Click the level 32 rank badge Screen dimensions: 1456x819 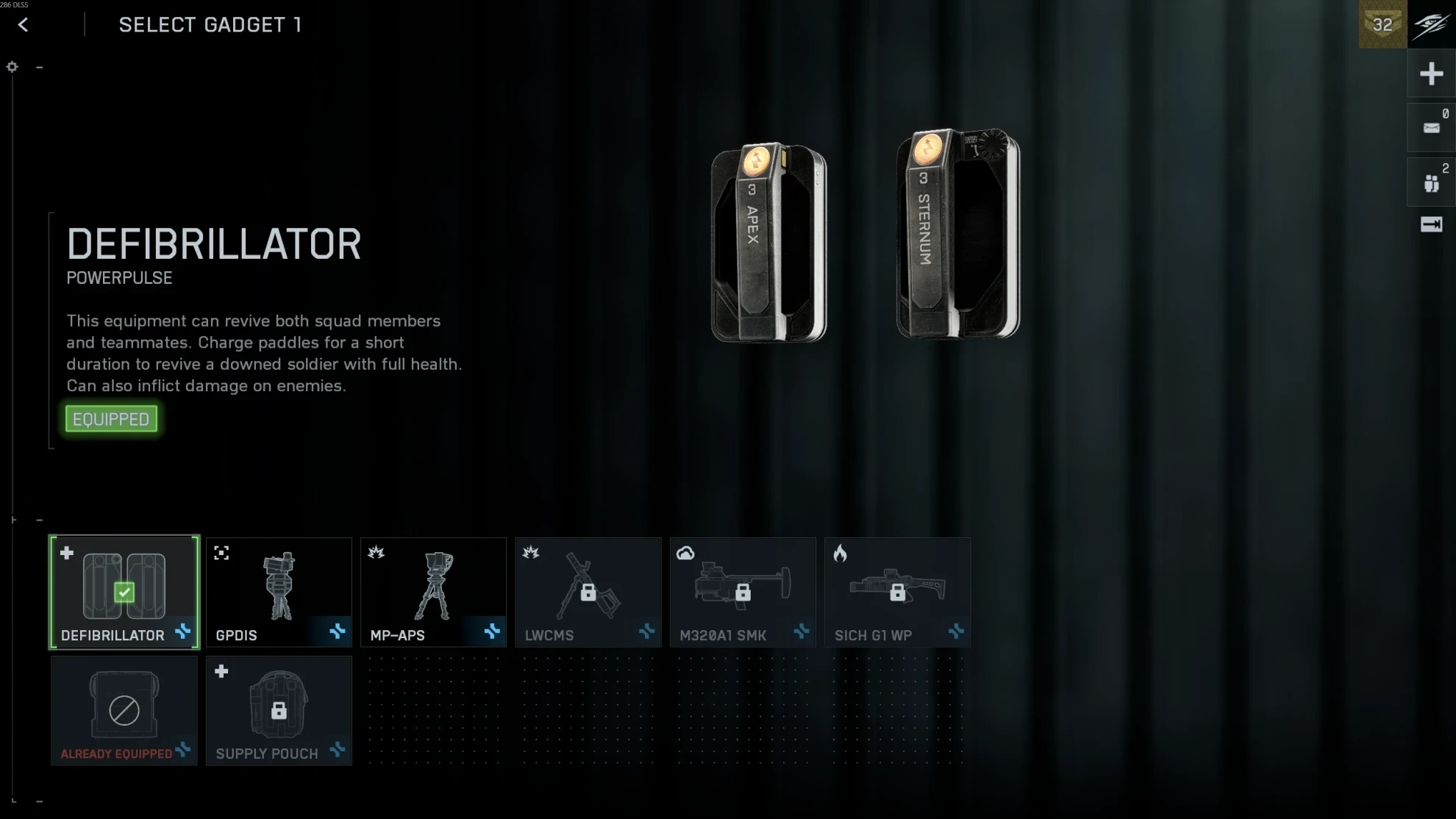[1382, 24]
